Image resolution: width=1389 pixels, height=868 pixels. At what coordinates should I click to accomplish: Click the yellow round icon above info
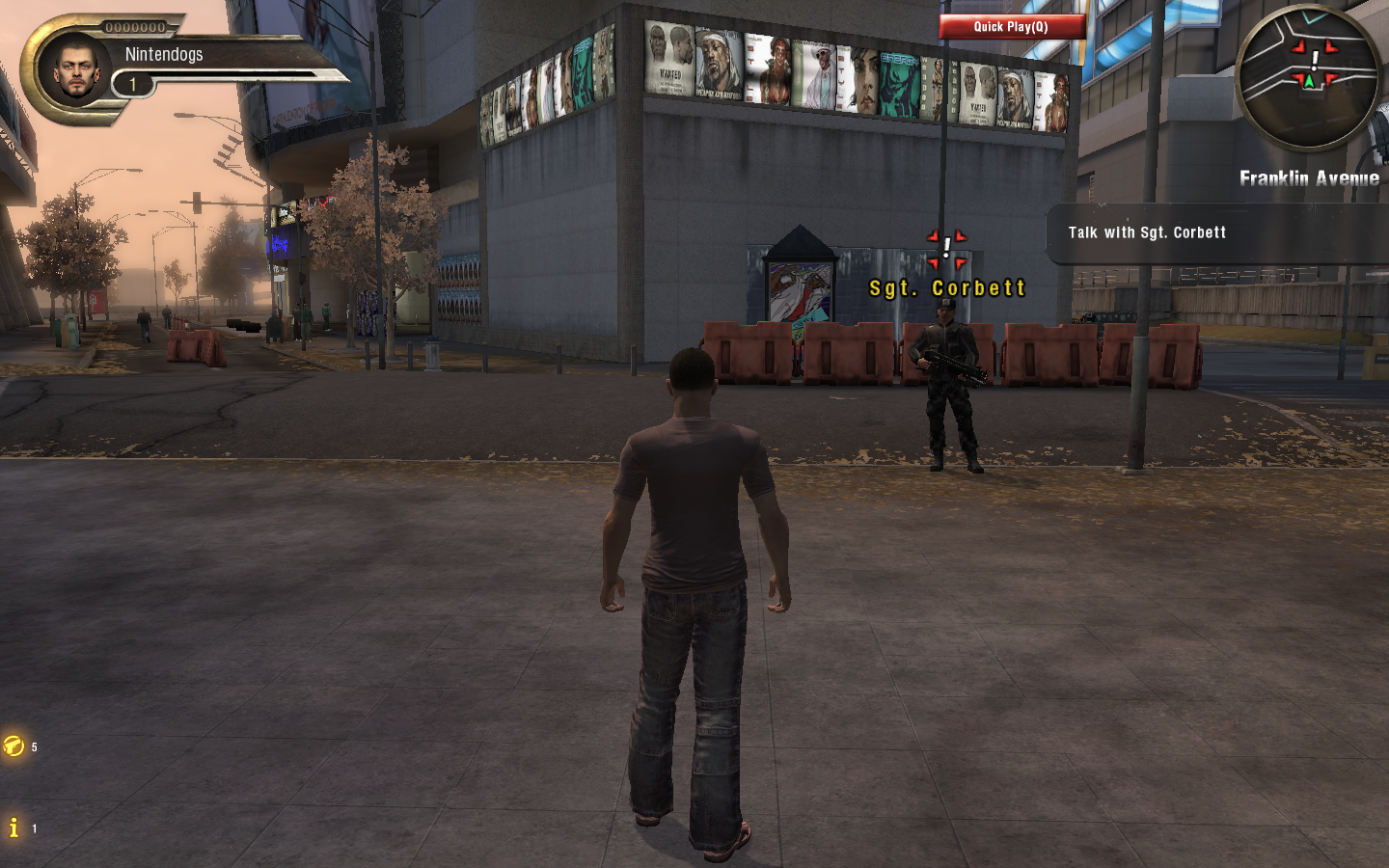coord(14,746)
